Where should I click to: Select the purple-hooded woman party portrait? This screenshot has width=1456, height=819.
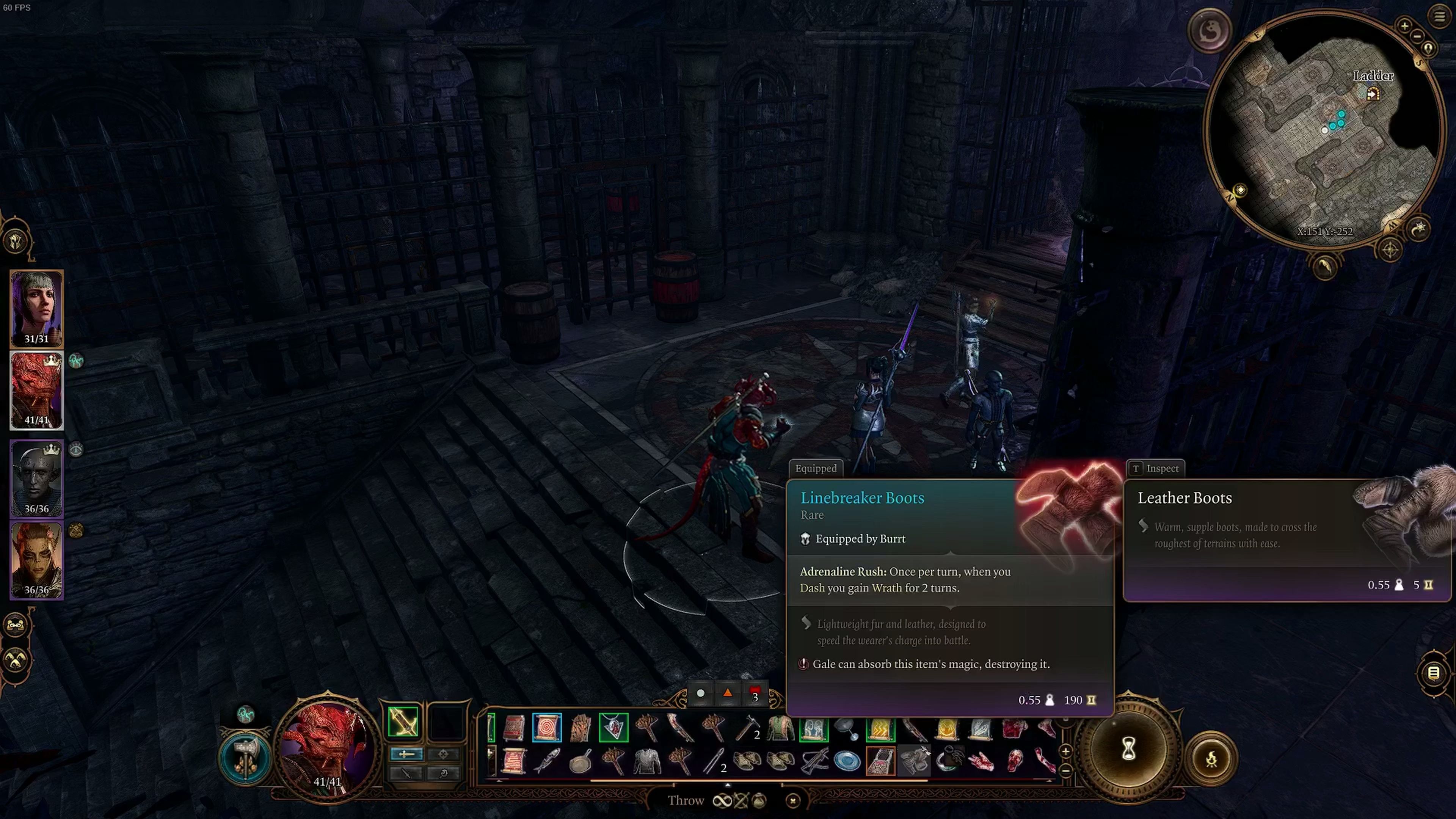coord(37,308)
